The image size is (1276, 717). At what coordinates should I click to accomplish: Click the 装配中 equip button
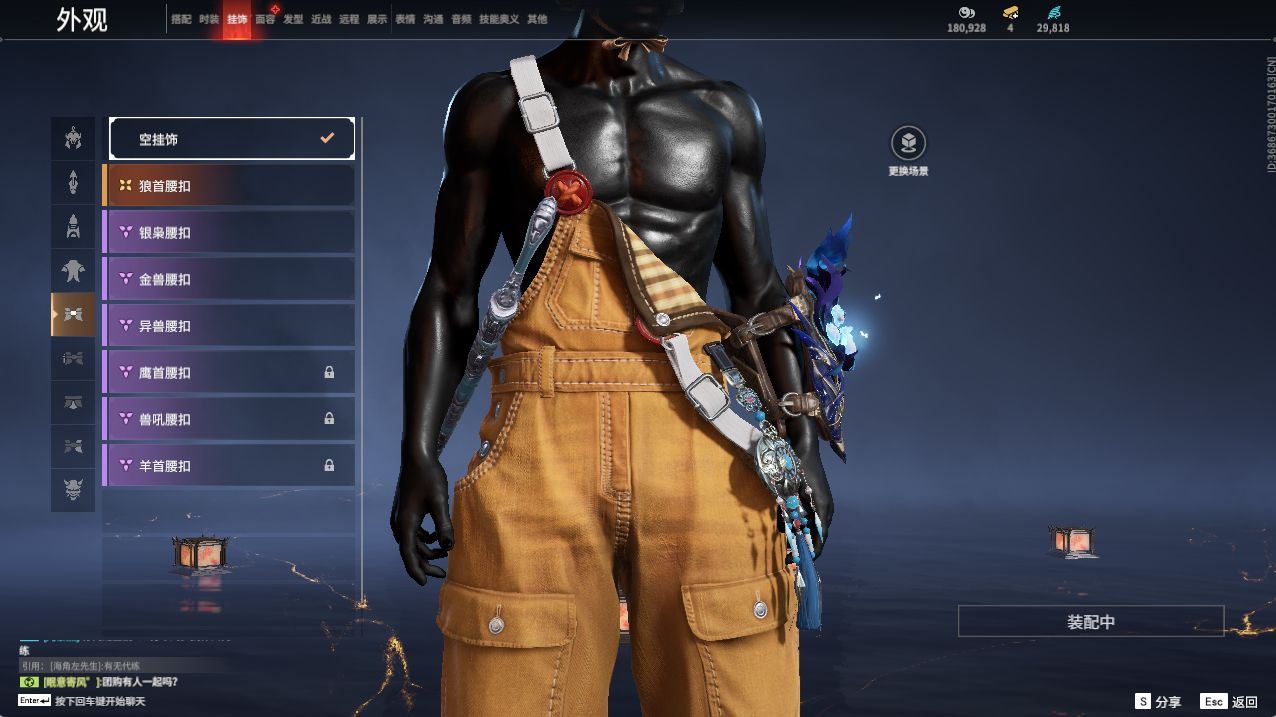pyautogui.click(x=1090, y=621)
